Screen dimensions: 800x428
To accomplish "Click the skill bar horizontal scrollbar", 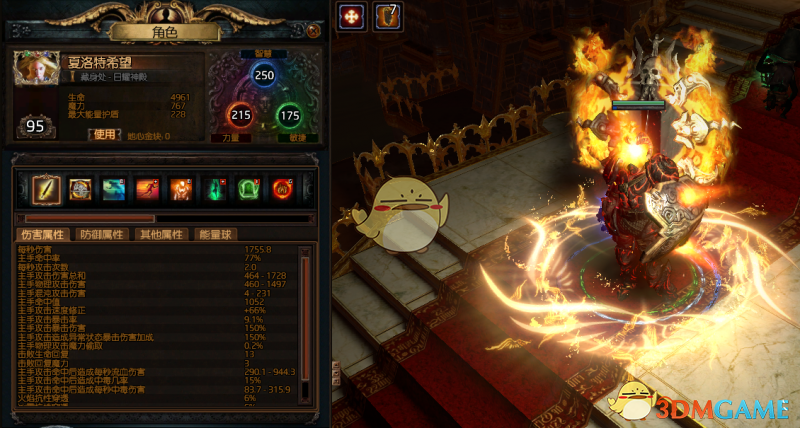I will [x=90, y=217].
